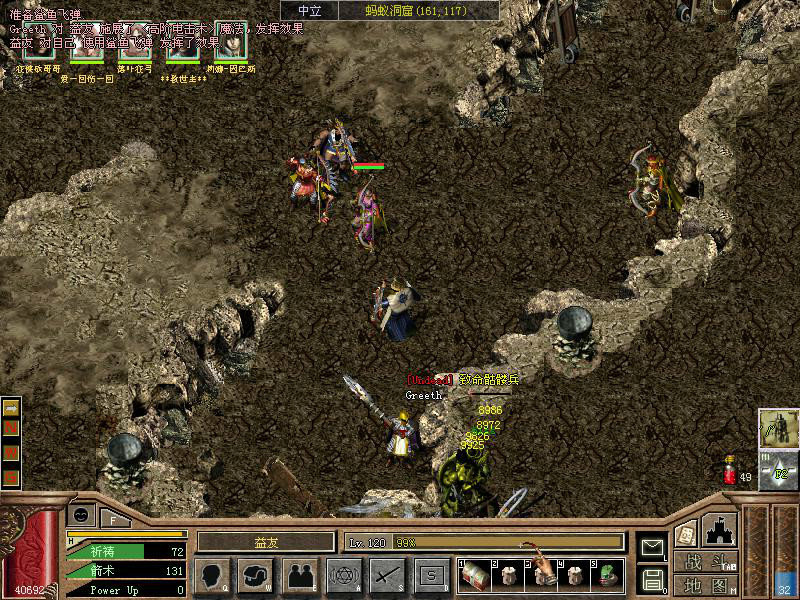Click the helmet face button
This screenshot has width=800, height=600.
click(x=255, y=574)
